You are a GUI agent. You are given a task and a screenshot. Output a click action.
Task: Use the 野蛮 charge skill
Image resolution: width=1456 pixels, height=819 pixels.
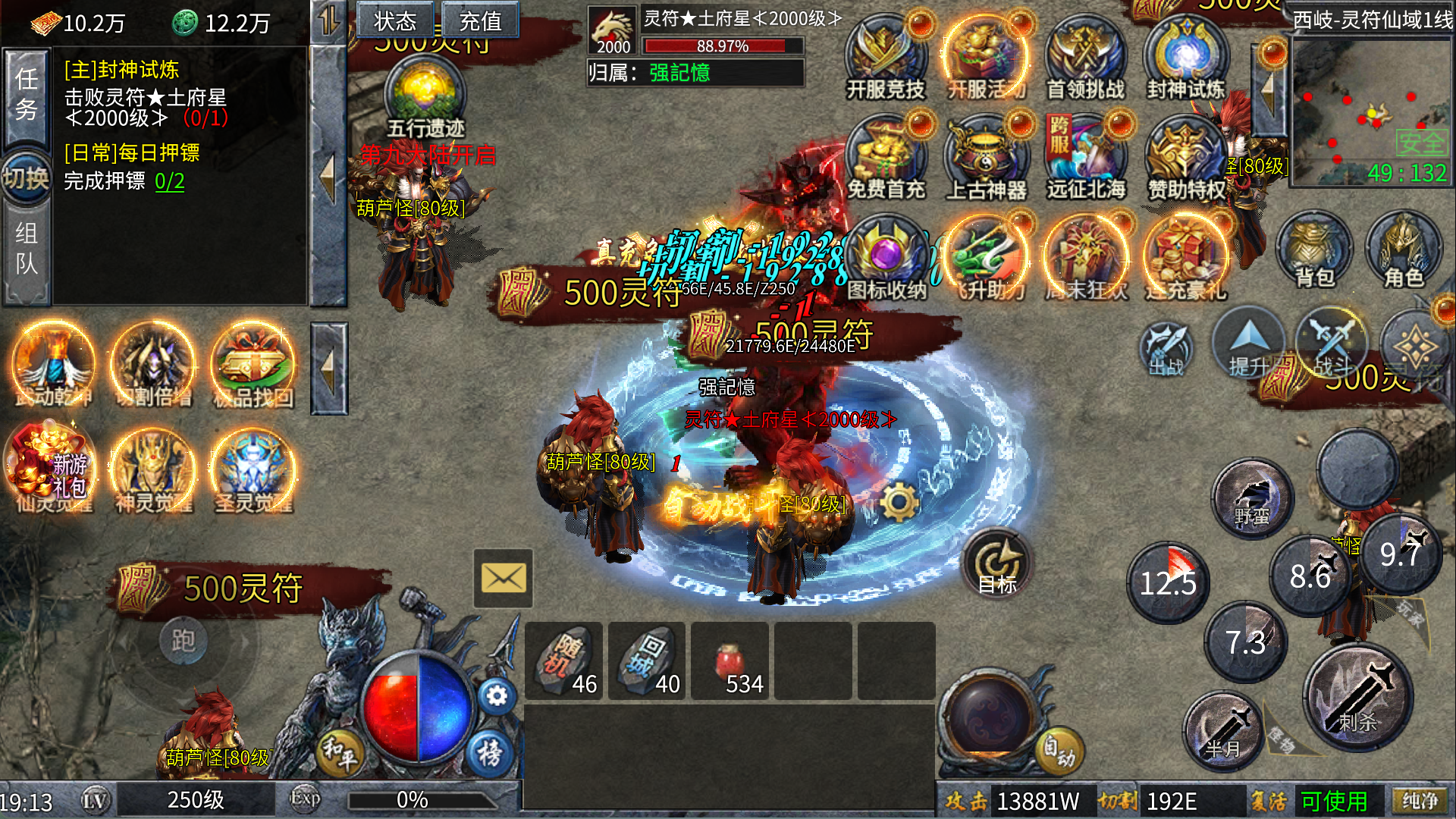1252,497
